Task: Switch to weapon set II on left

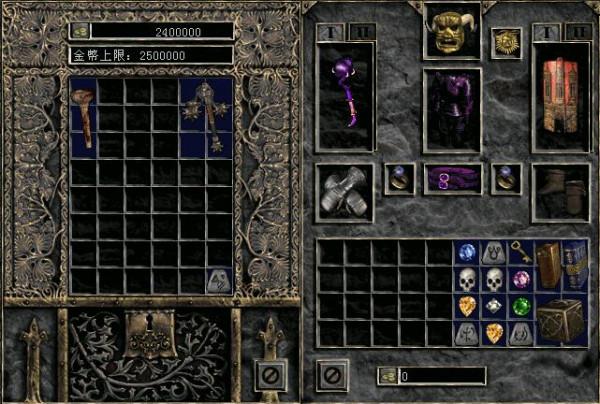Action: tap(364, 32)
